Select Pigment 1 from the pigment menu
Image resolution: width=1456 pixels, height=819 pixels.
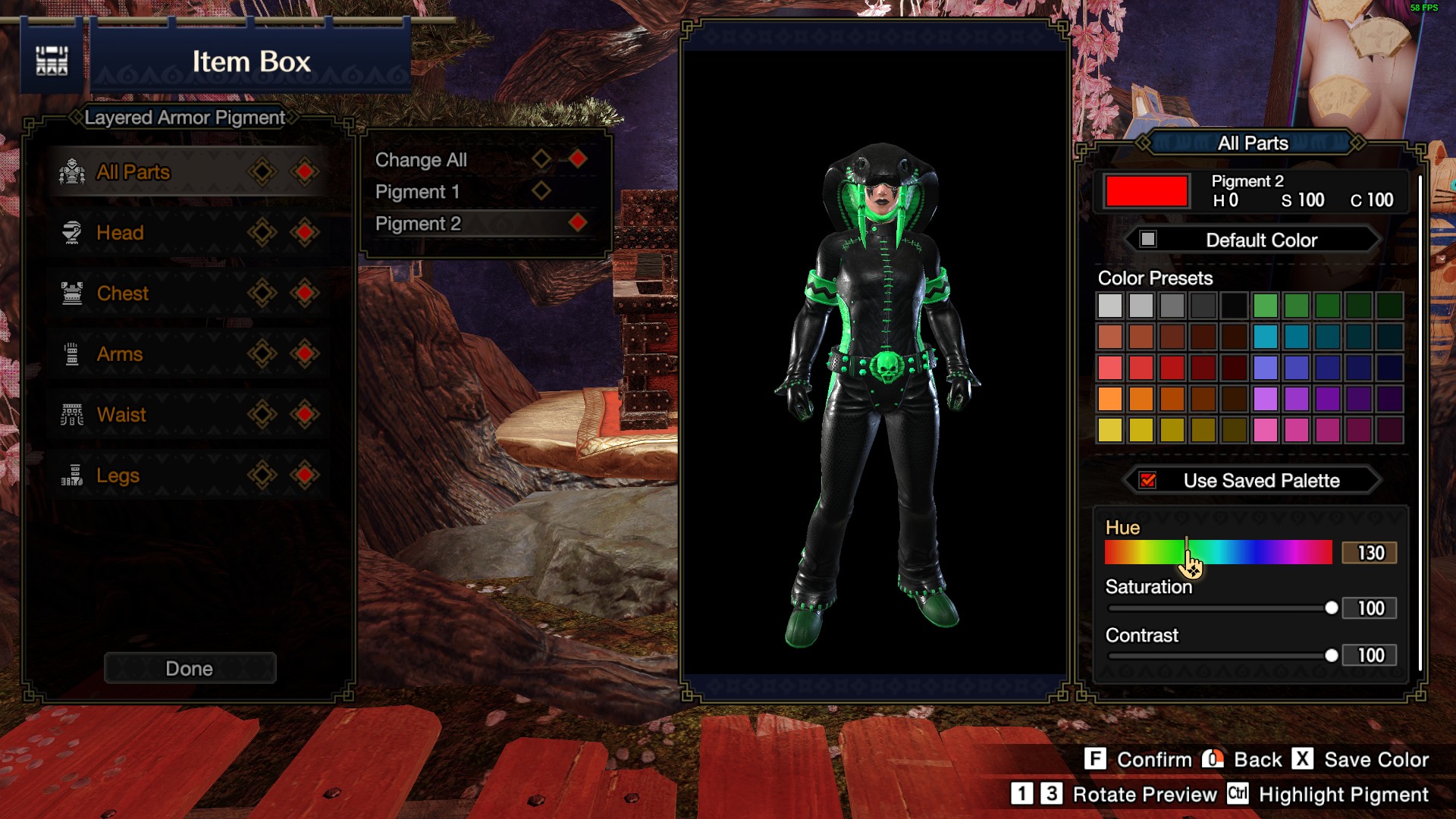click(x=418, y=191)
